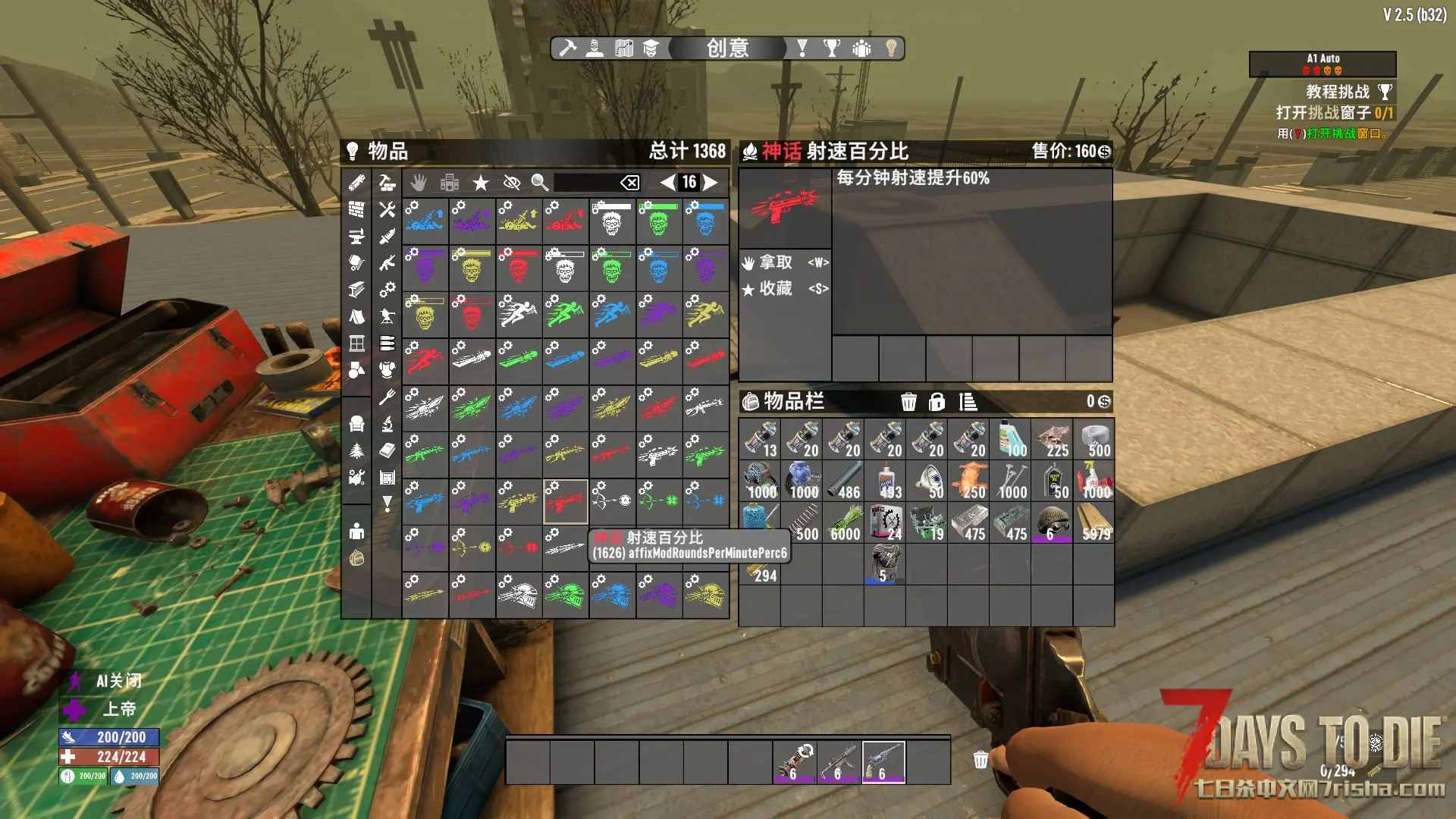Select the revolver in the toolbelt
The image size is (1456, 819).
[883, 761]
